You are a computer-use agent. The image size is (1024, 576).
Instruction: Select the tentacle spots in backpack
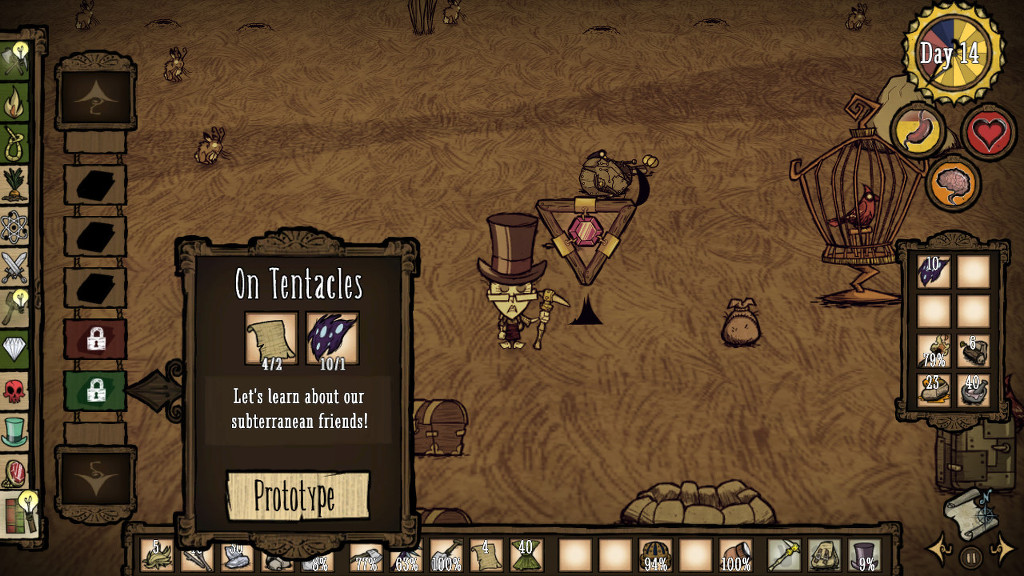932,272
